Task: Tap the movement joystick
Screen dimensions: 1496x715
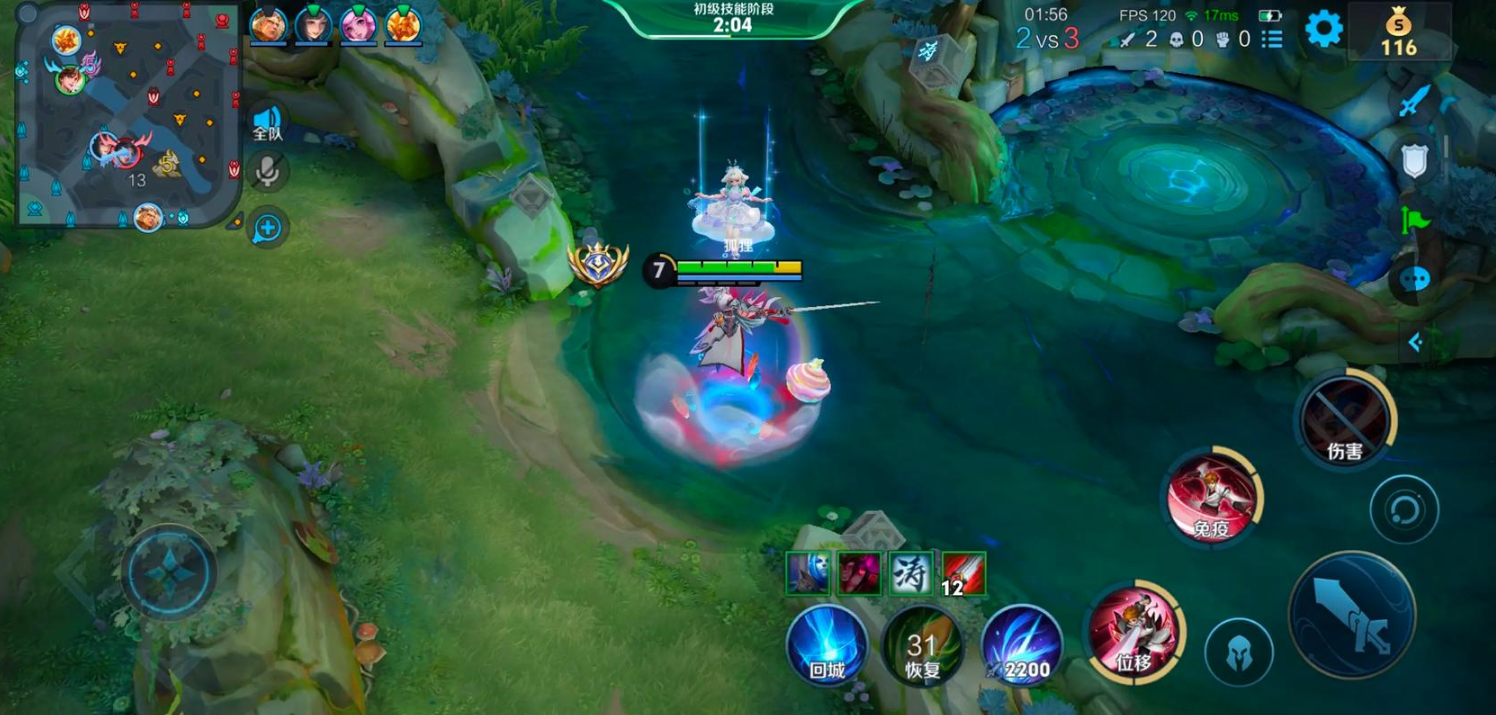Action: 168,573
